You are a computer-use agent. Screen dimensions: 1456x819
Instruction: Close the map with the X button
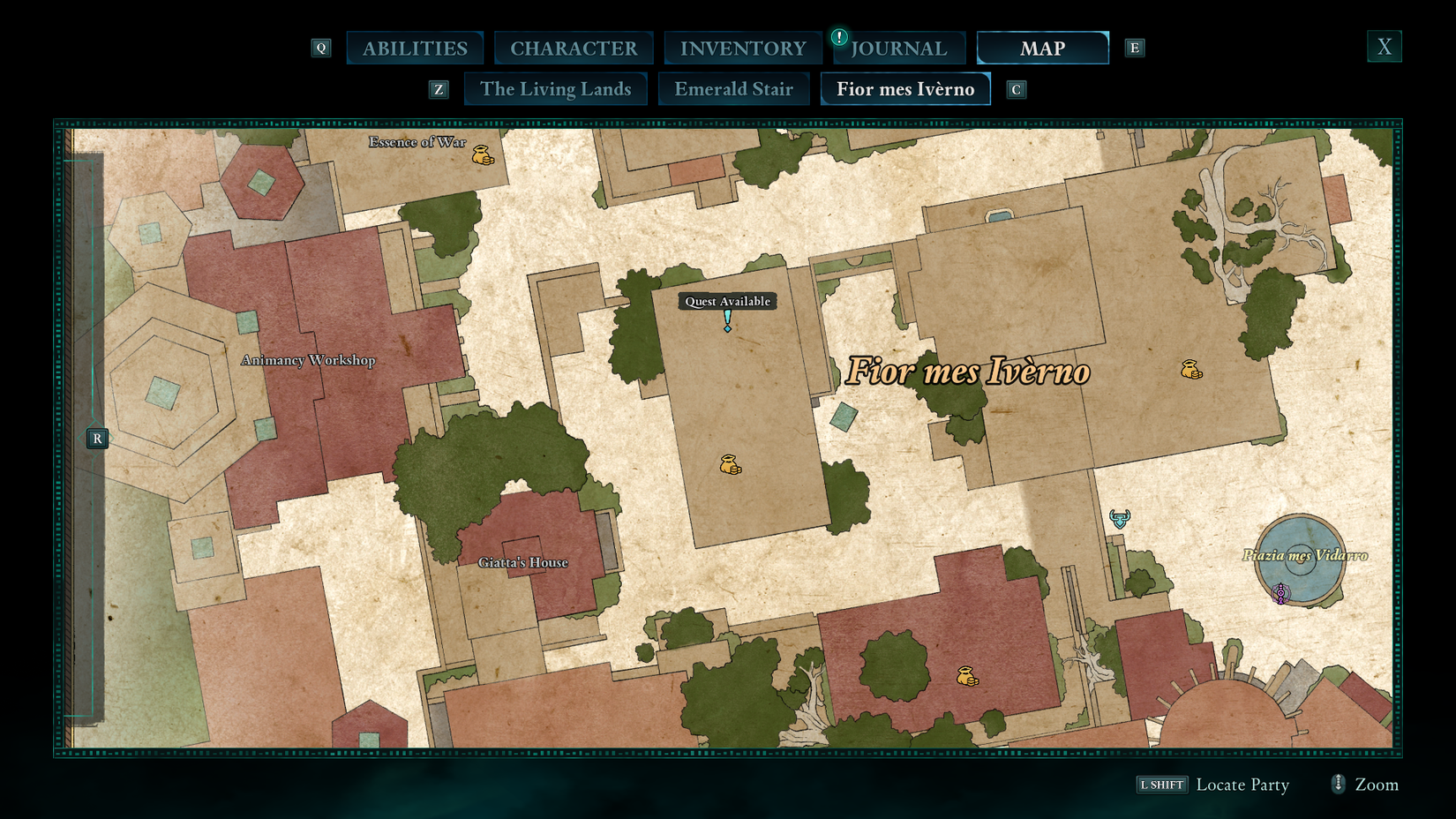(x=1384, y=45)
